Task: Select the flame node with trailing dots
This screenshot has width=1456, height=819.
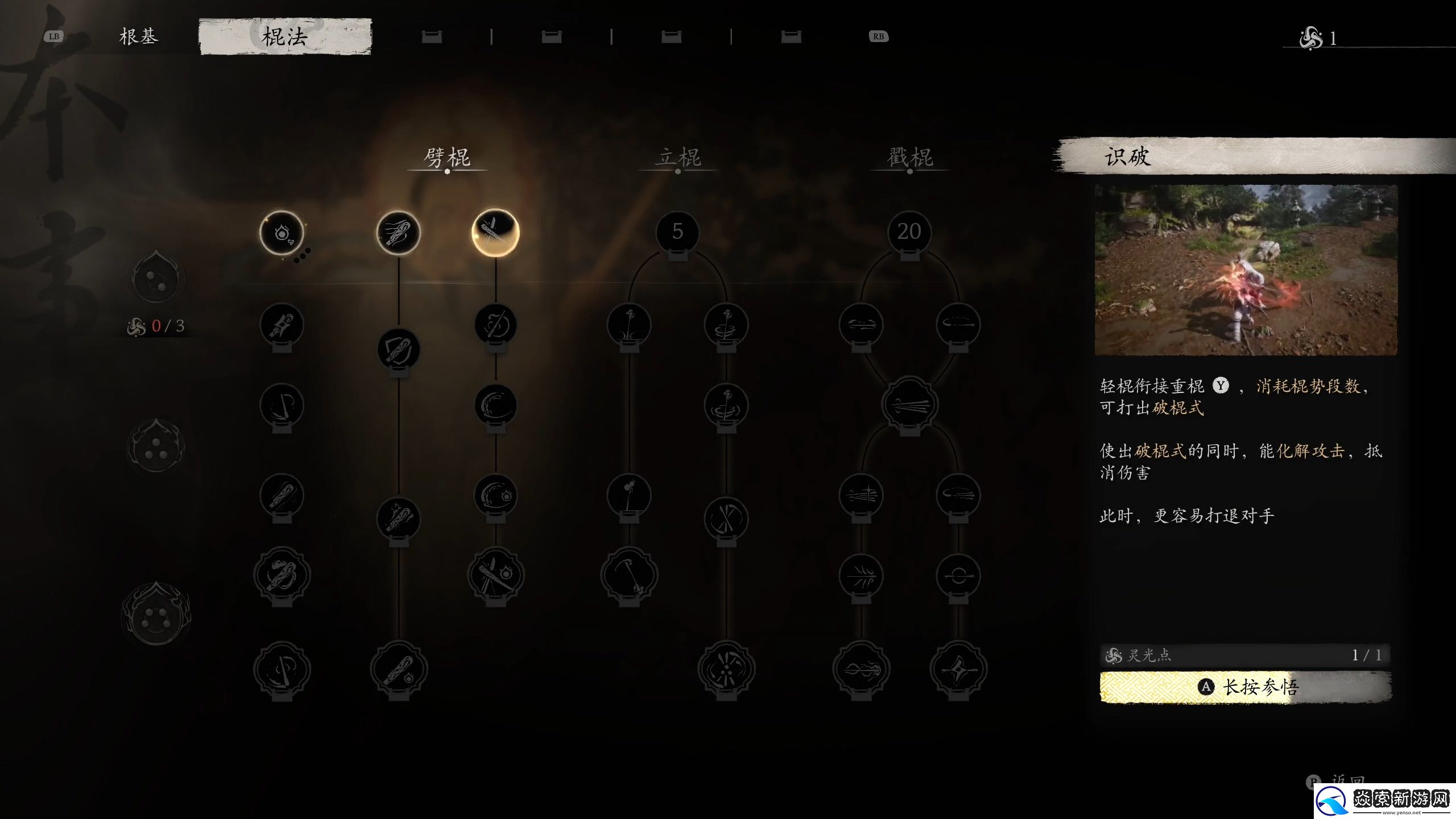Action: pyautogui.click(x=282, y=233)
